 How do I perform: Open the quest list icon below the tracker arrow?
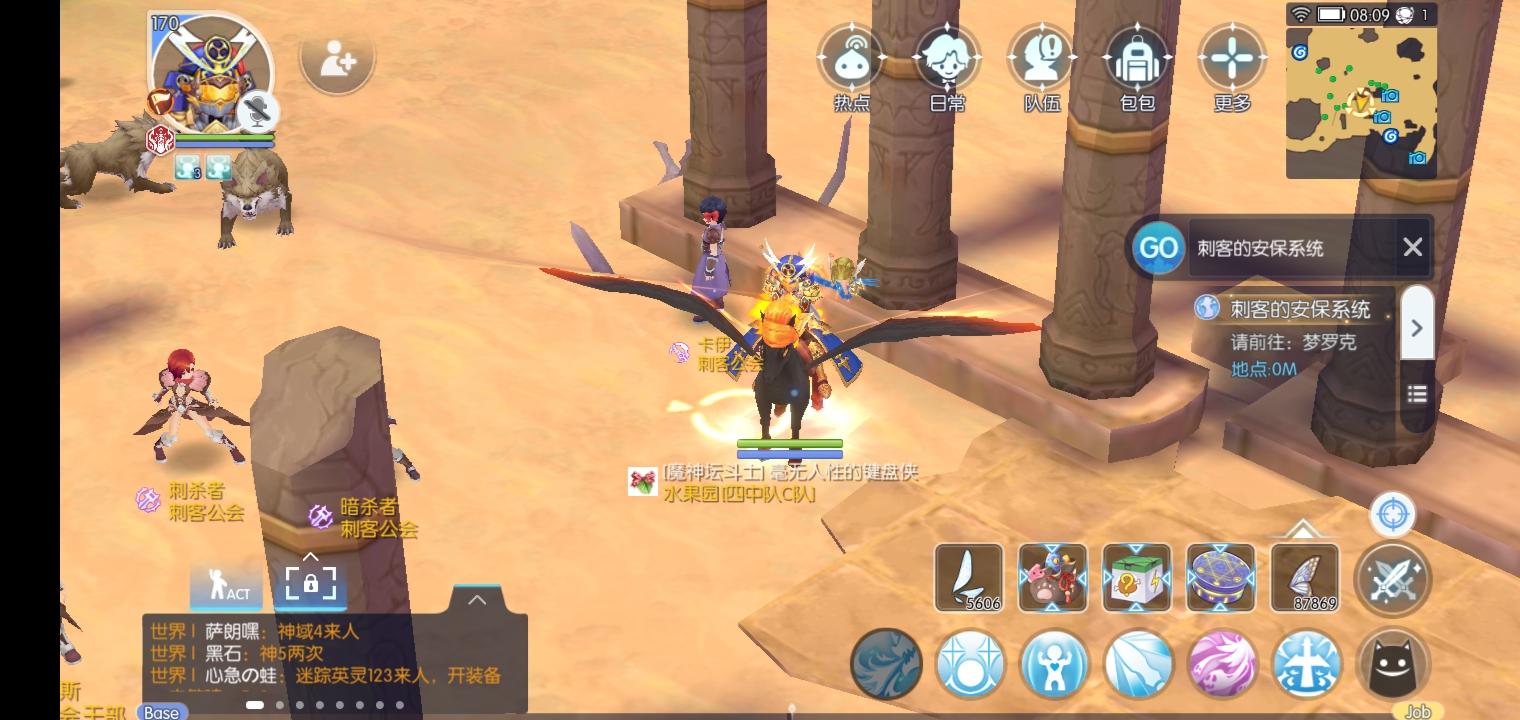(1416, 393)
